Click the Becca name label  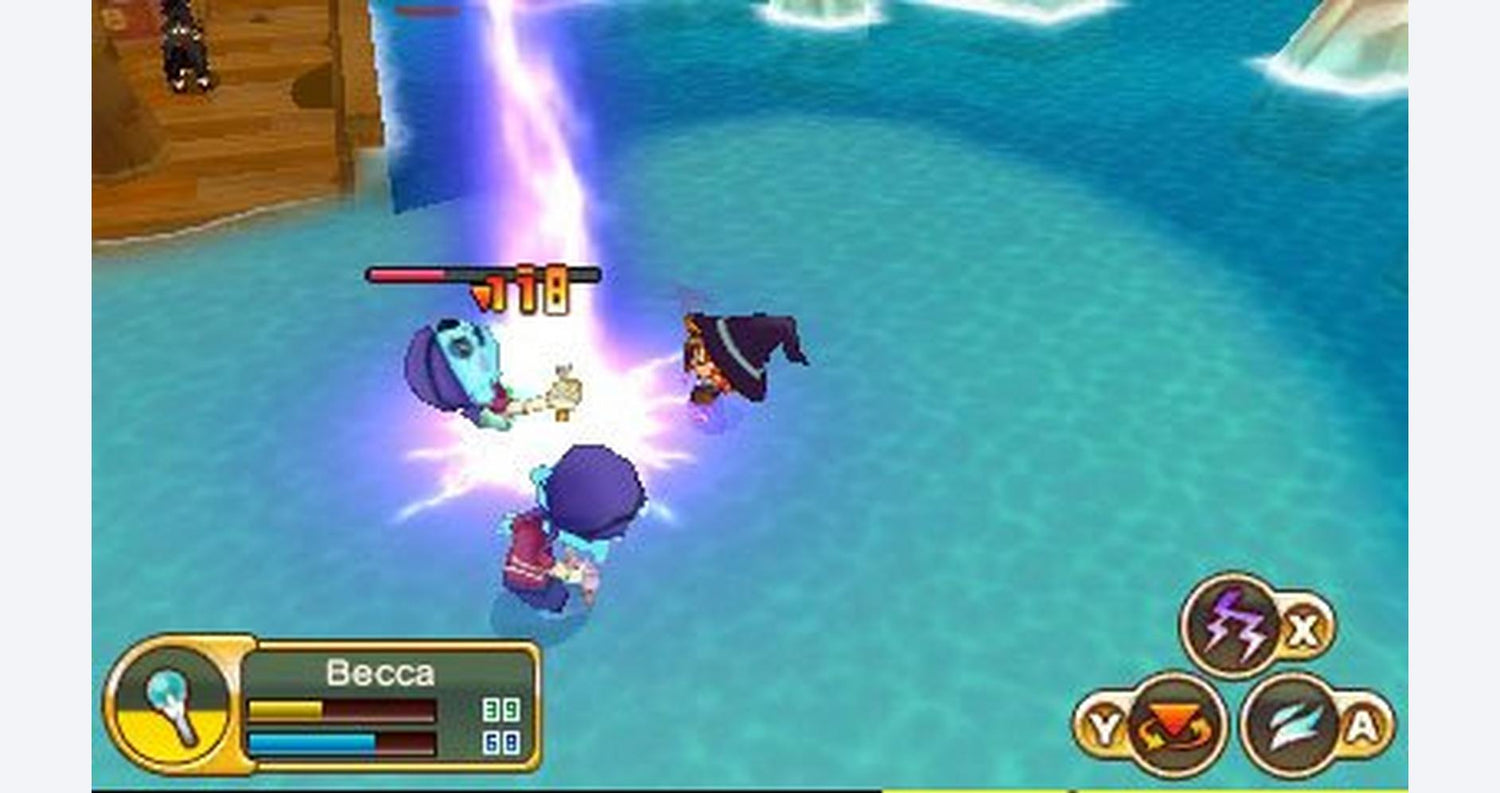tap(380, 673)
